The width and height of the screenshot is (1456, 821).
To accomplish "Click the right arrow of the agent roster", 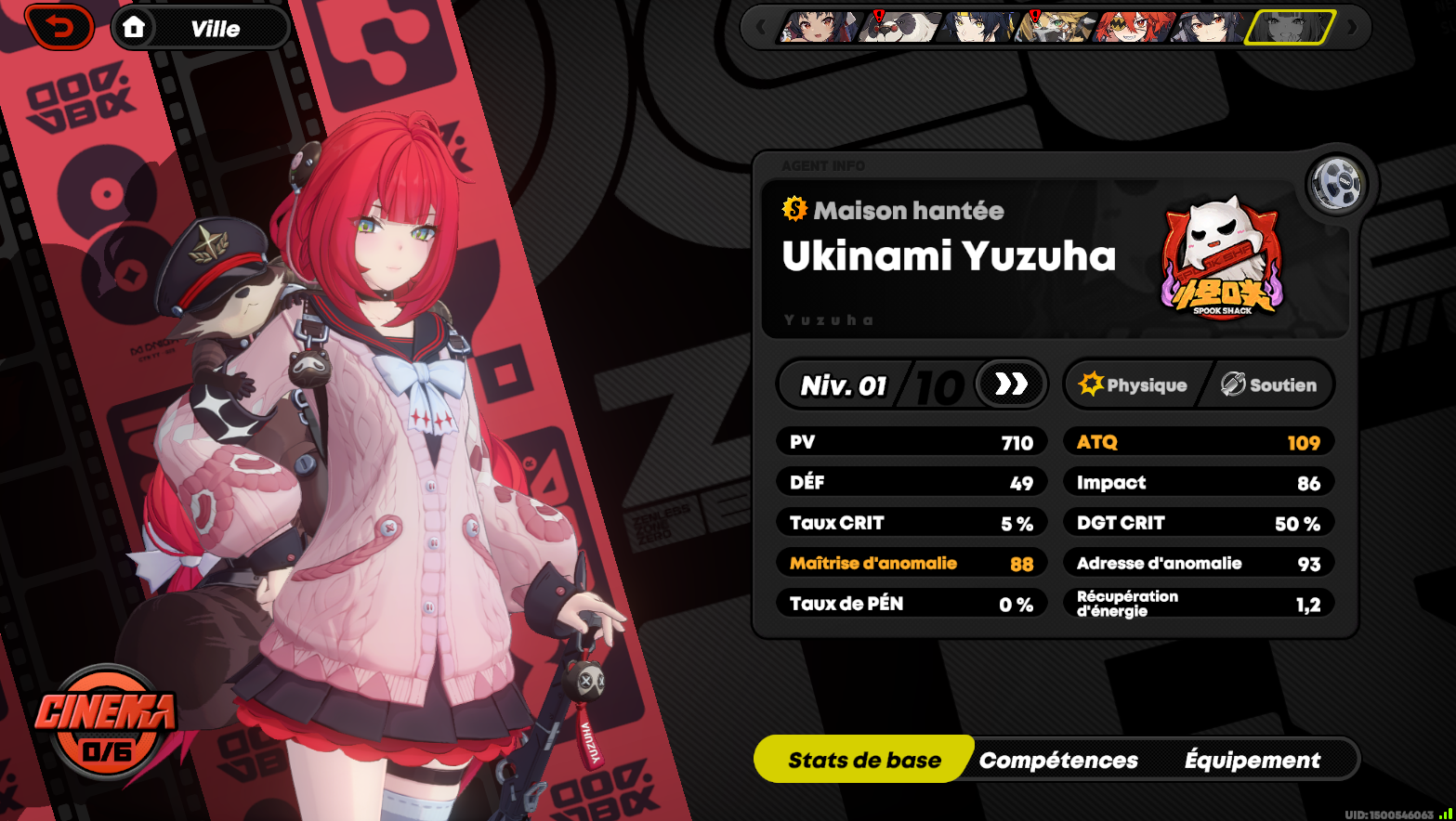I will click(1352, 27).
